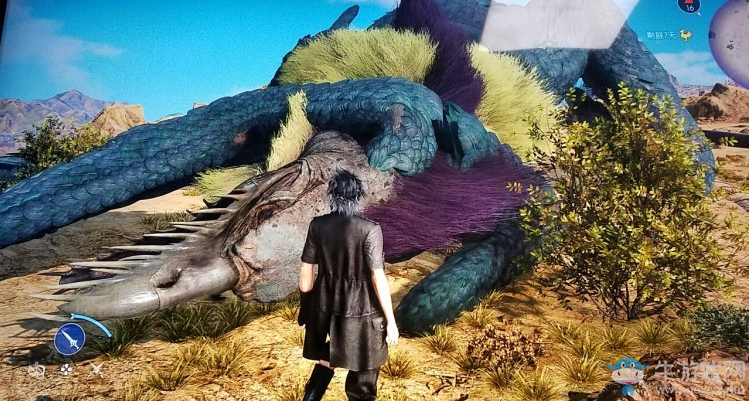This screenshot has width=750, height=401.
Task: Click the yellow chocobo rental icon
Action: [x=685, y=35]
